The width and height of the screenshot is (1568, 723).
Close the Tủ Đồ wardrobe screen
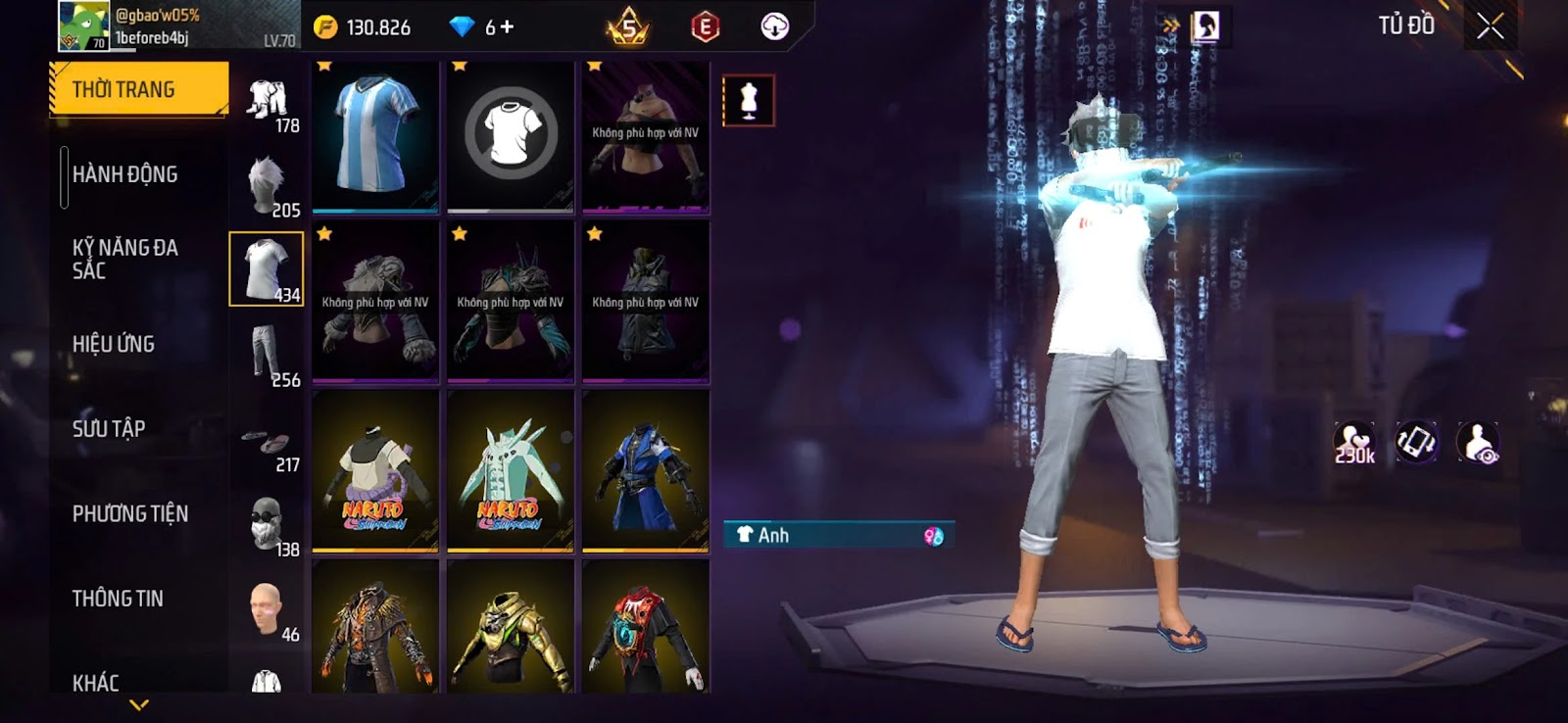[x=1490, y=26]
